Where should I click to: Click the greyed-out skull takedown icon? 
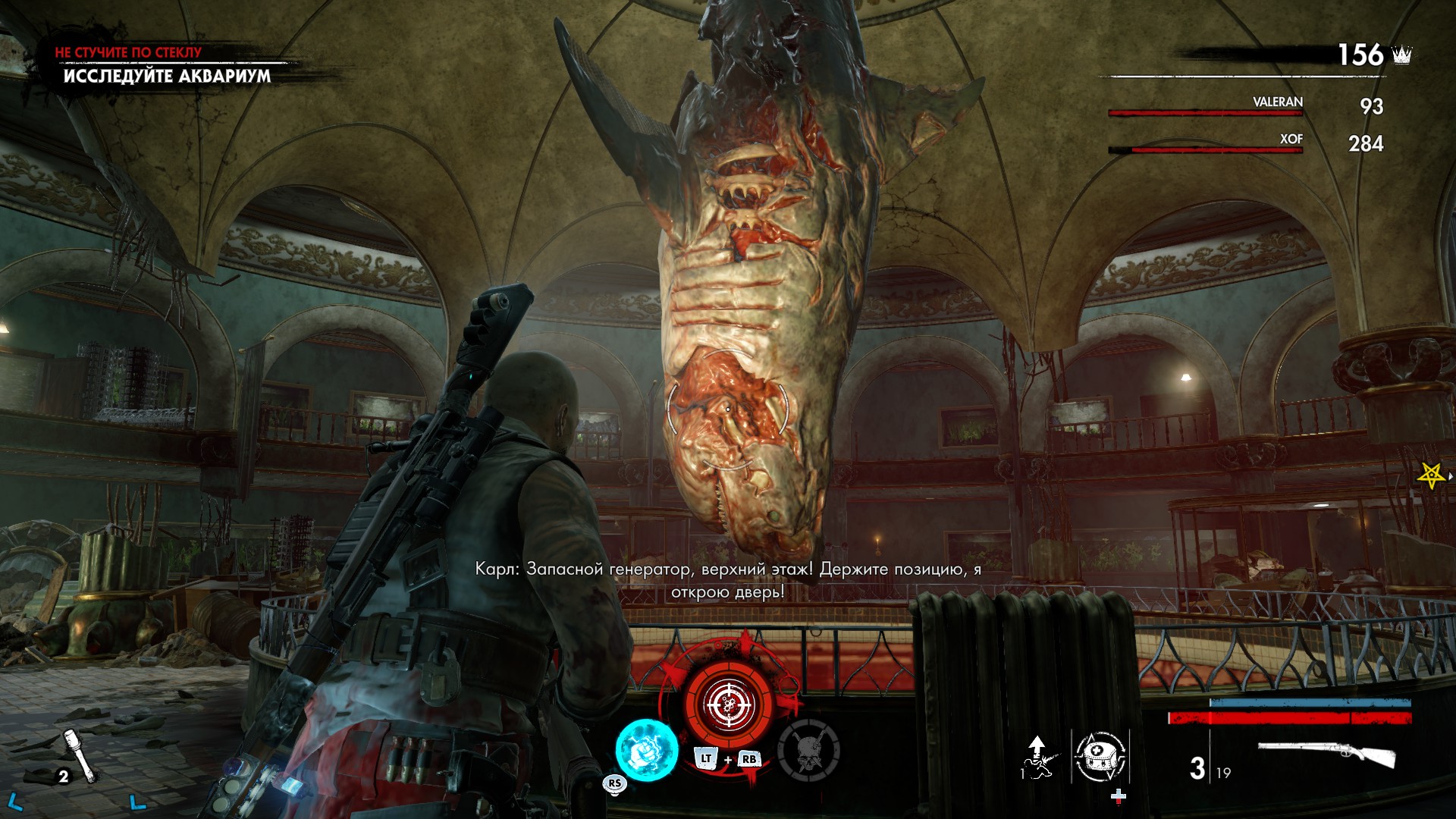click(x=808, y=749)
